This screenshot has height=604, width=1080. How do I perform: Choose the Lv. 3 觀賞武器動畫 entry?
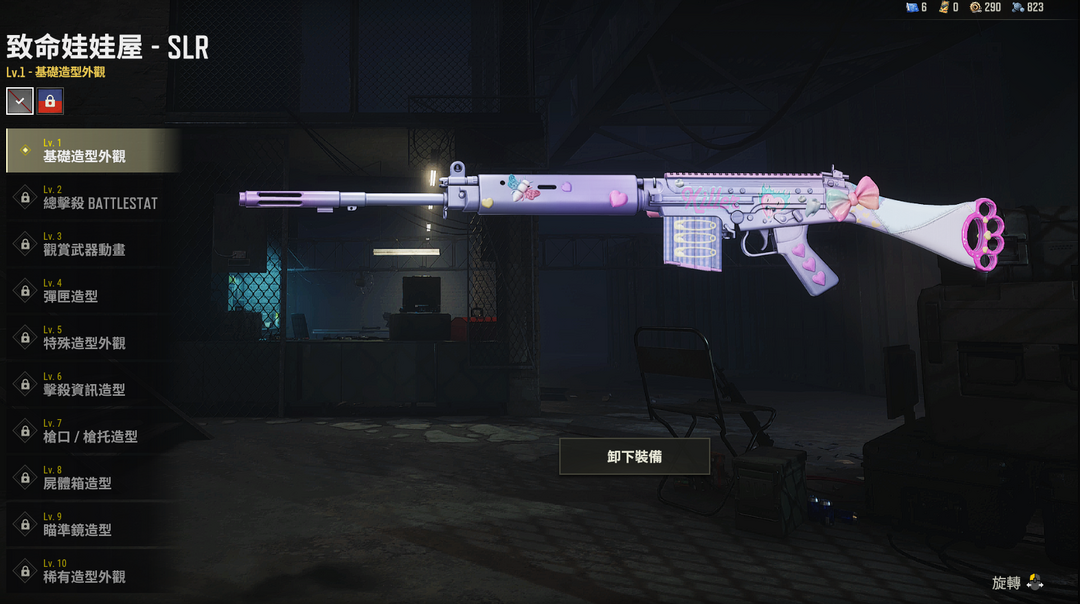click(x=92, y=244)
